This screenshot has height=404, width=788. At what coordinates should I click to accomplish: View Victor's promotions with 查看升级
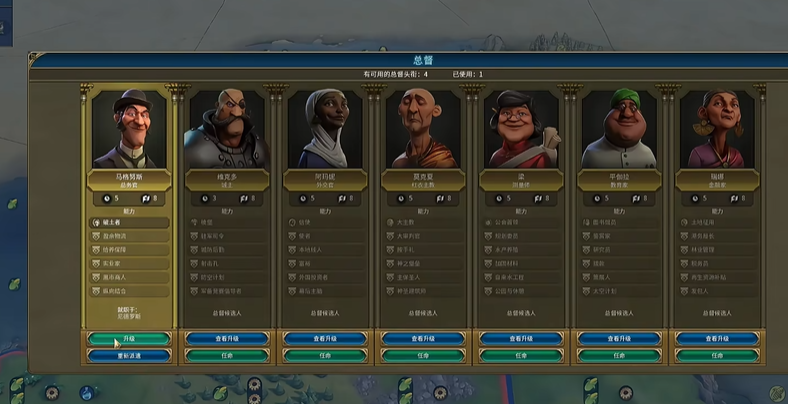(x=227, y=339)
